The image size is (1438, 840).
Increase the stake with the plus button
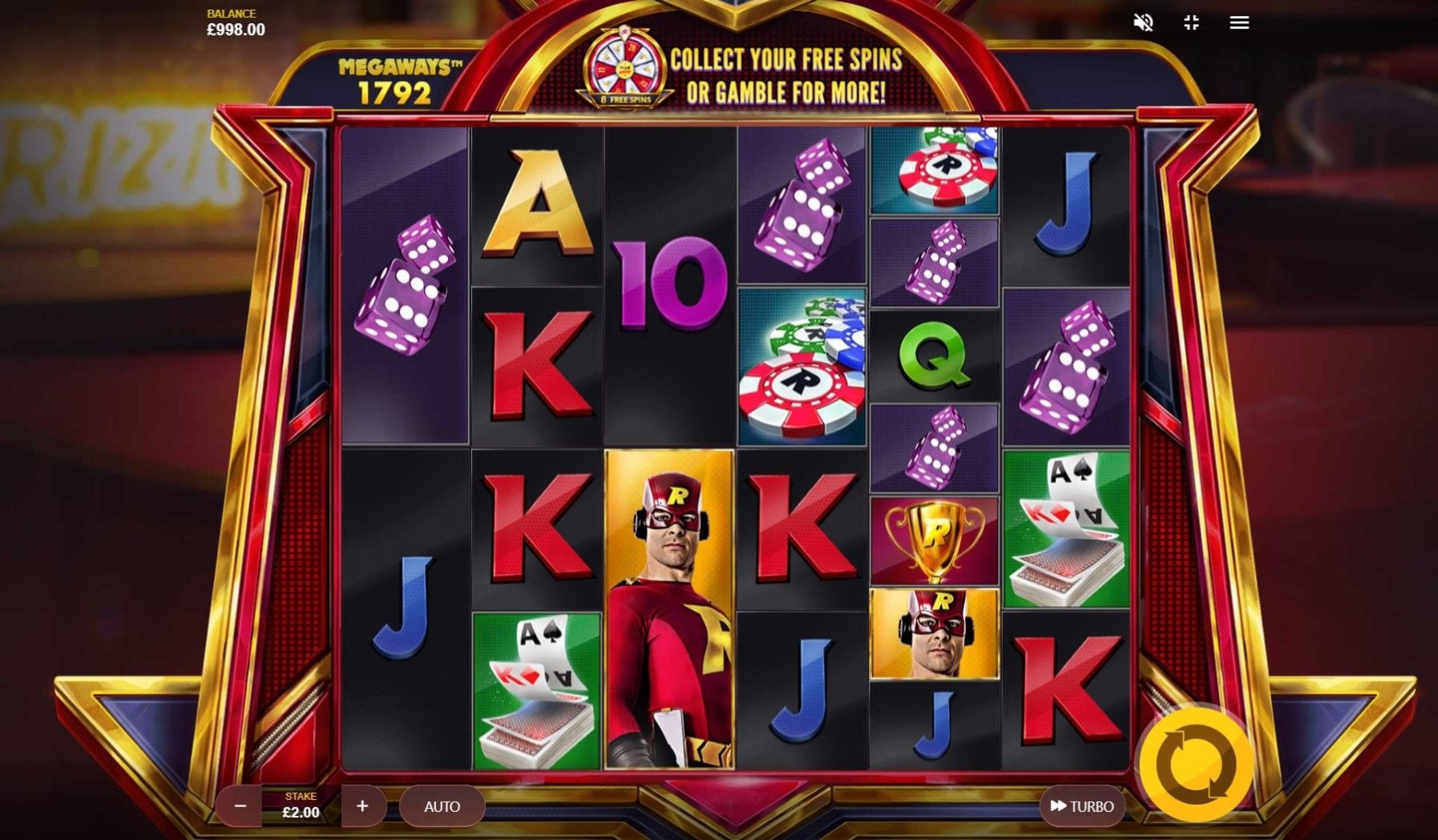[362, 806]
